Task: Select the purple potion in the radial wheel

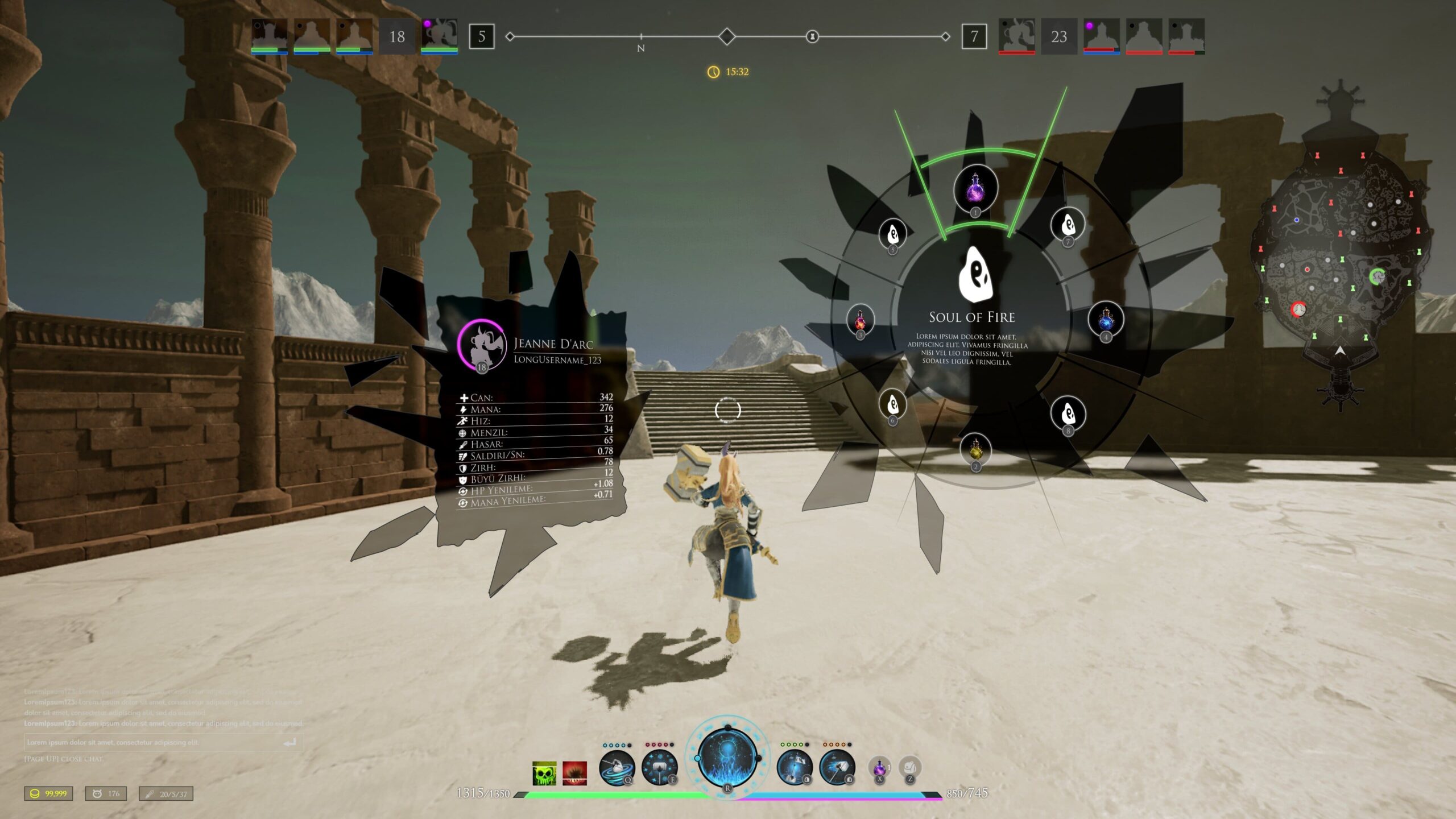Action: tap(975, 188)
